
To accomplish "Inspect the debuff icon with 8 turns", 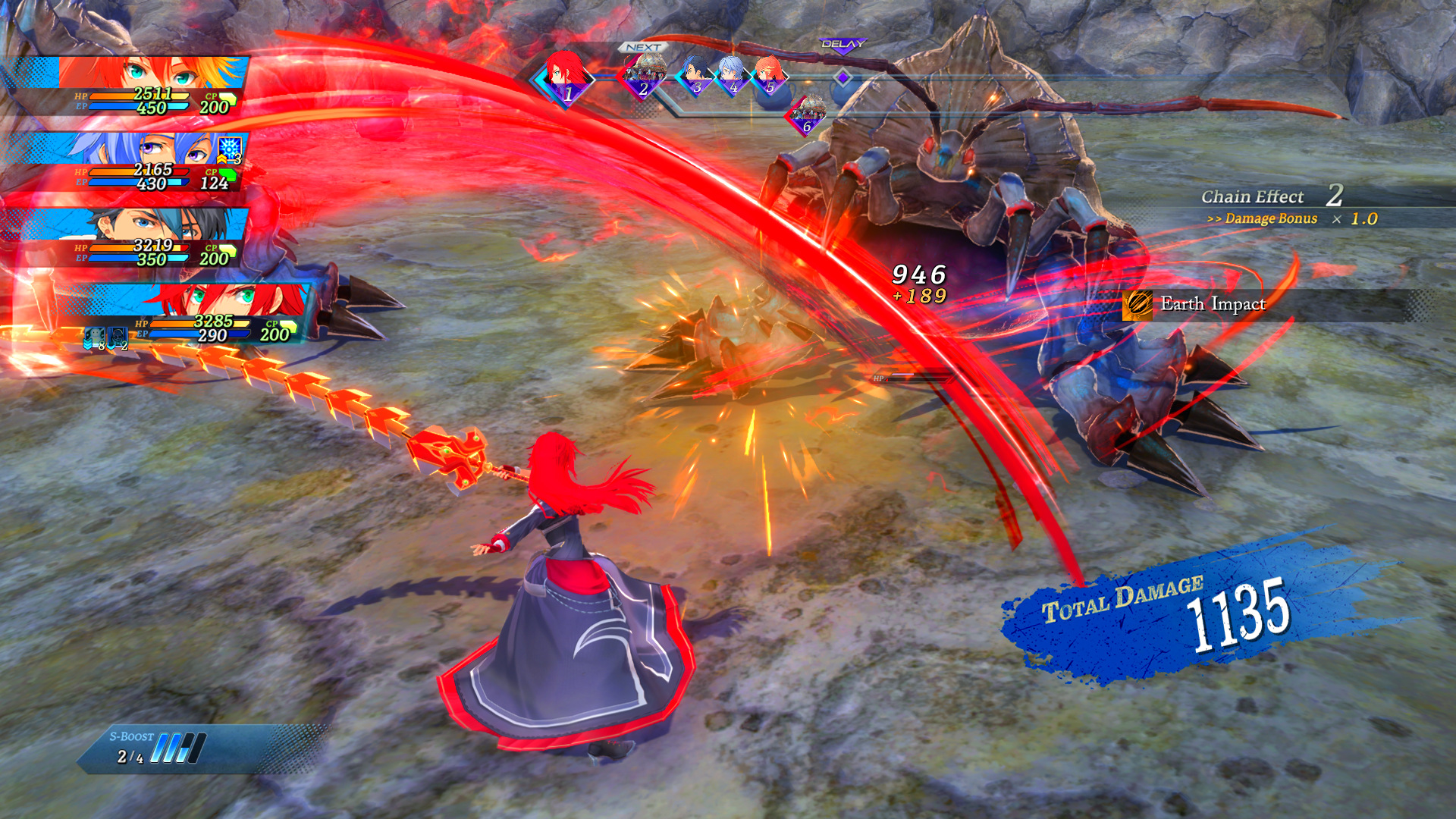I will [94, 337].
